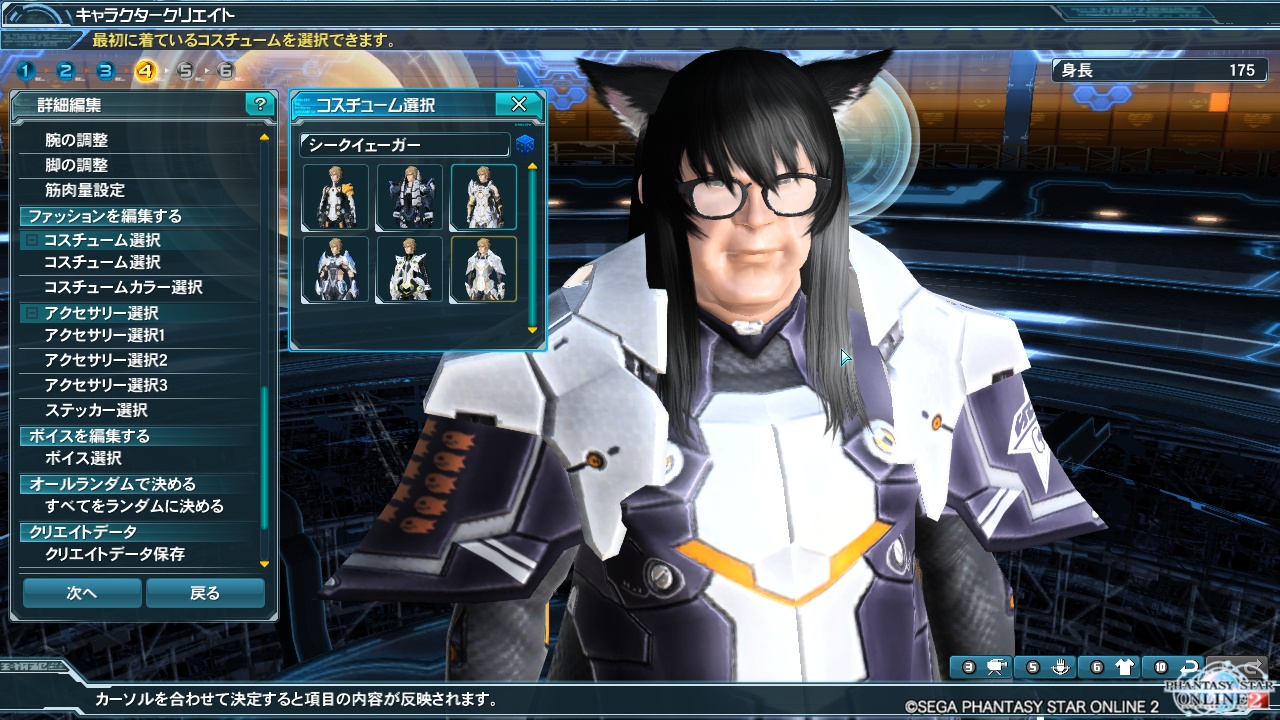Click the blue dice random costume icon
This screenshot has width=1280, height=720.
[x=524, y=145]
